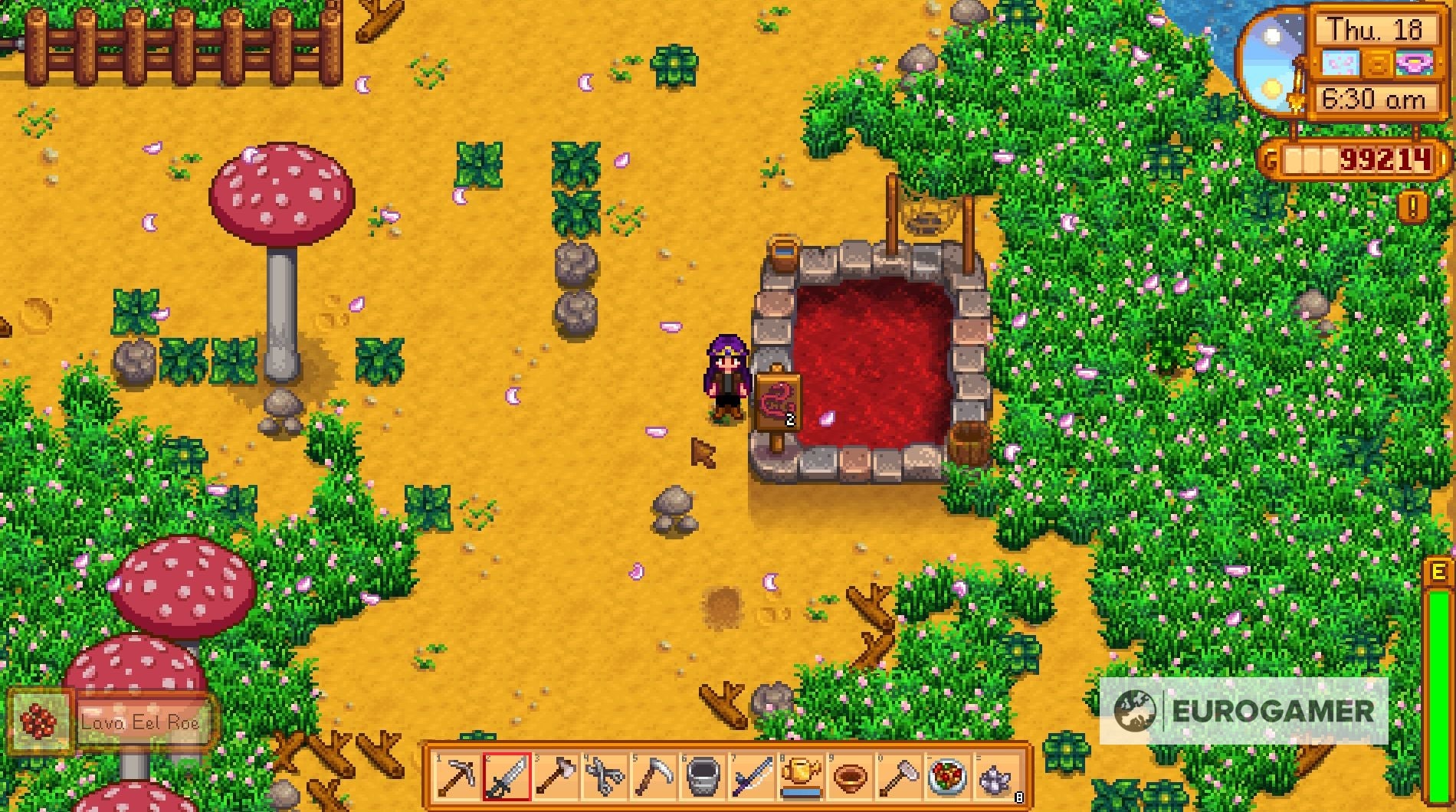Click the pink flower luck icon beside the date
This screenshot has width=1456, height=812.
pos(1415,63)
